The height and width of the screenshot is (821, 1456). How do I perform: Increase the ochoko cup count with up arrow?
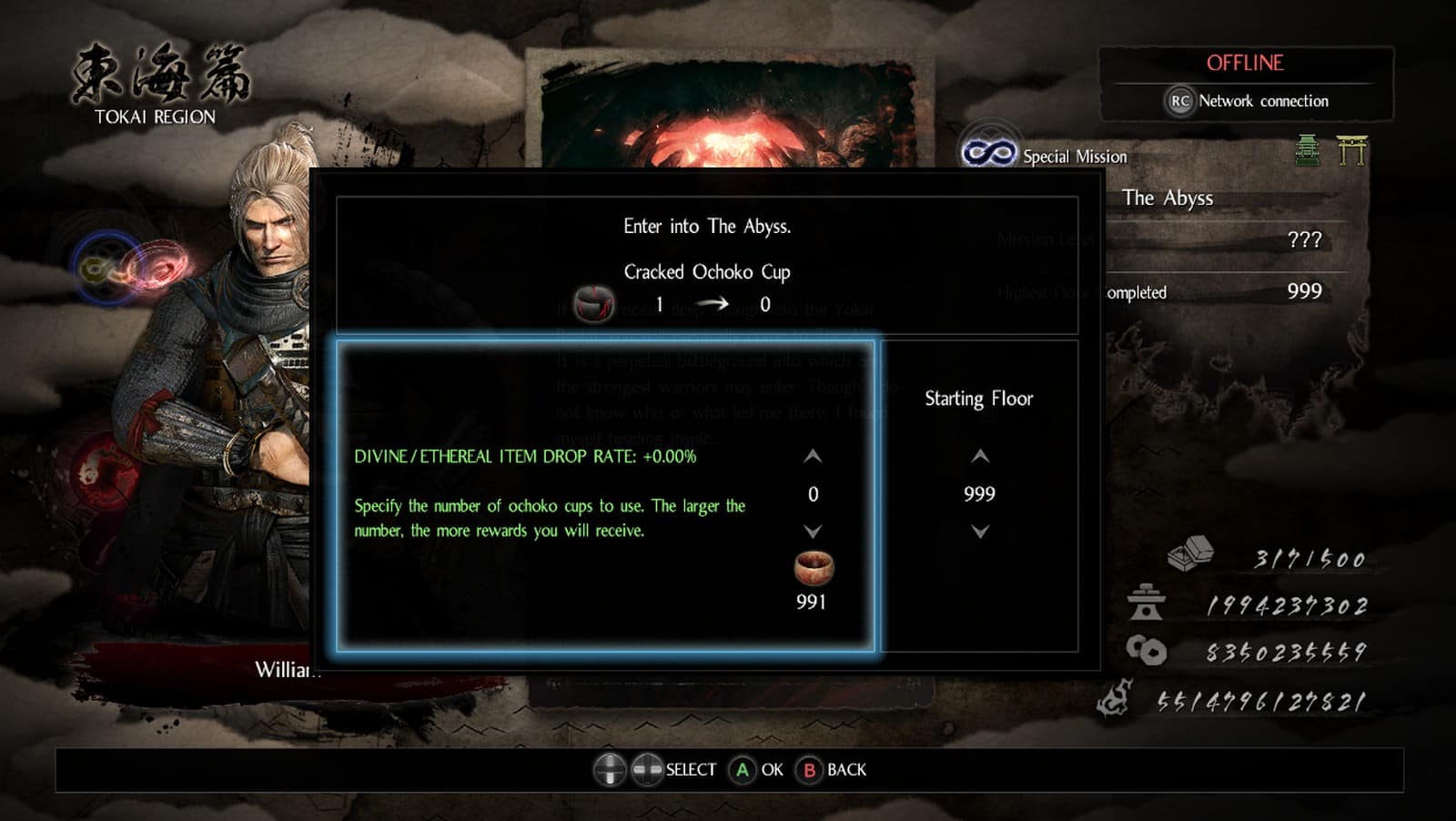(813, 456)
